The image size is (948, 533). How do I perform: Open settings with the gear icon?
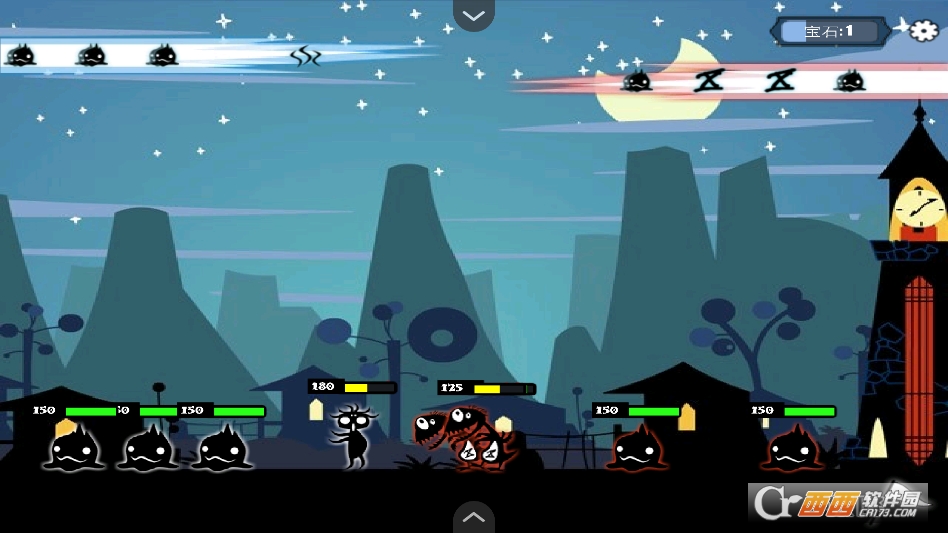click(923, 30)
